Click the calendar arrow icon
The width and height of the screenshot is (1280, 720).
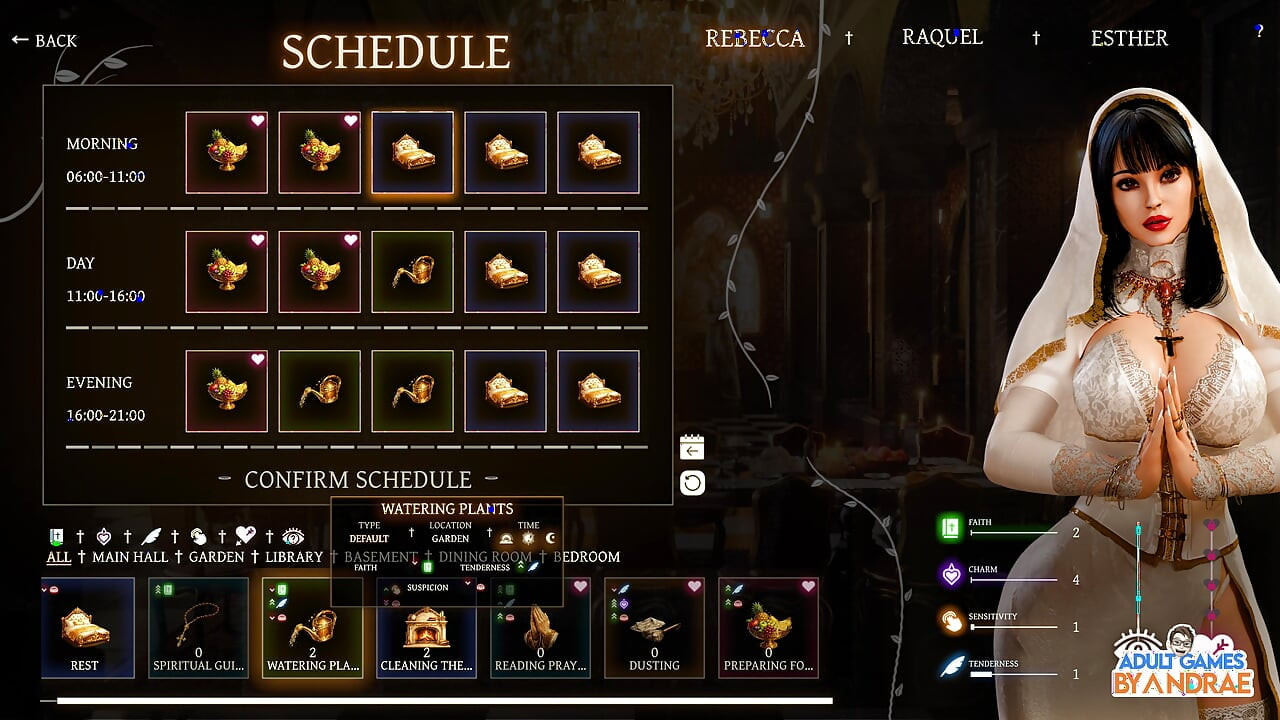pos(692,448)
